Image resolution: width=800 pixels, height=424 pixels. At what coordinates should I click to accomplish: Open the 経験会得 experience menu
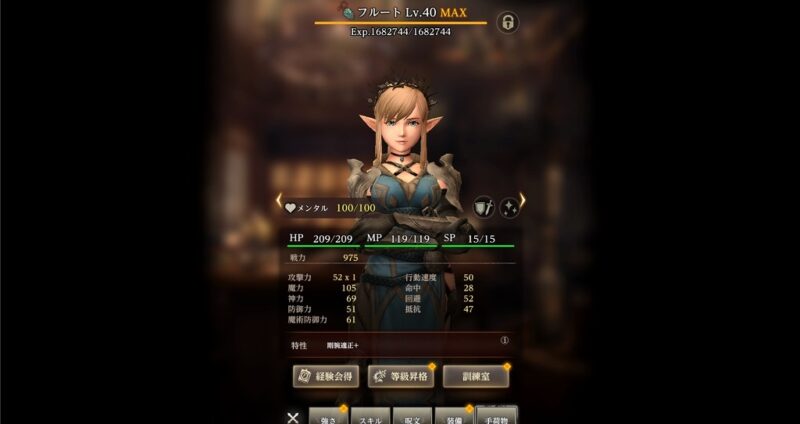coord(324,376)
